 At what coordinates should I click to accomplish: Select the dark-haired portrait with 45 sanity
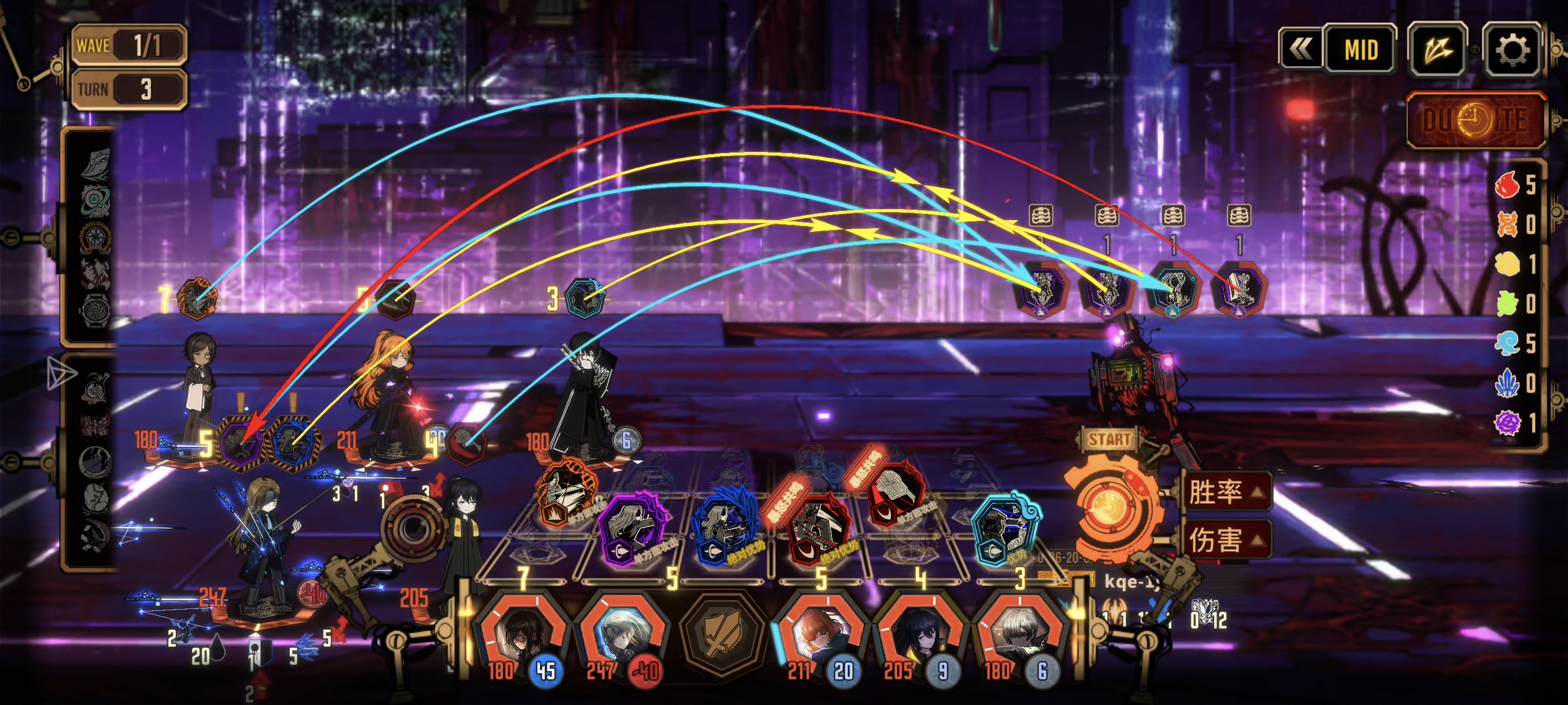click(522, 636)
